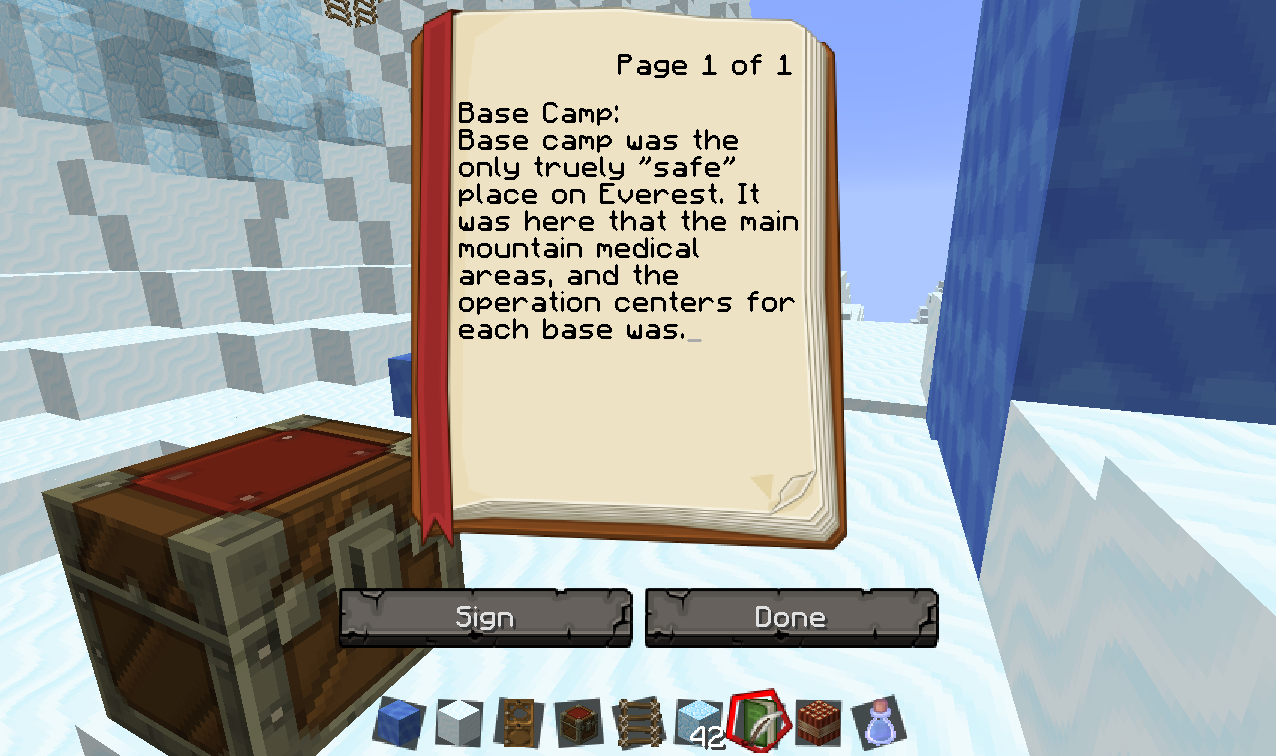The height and width of the screenshot is (756, 1276).
Task: Select the chest item slot
Action: click(x=578, y=722)
